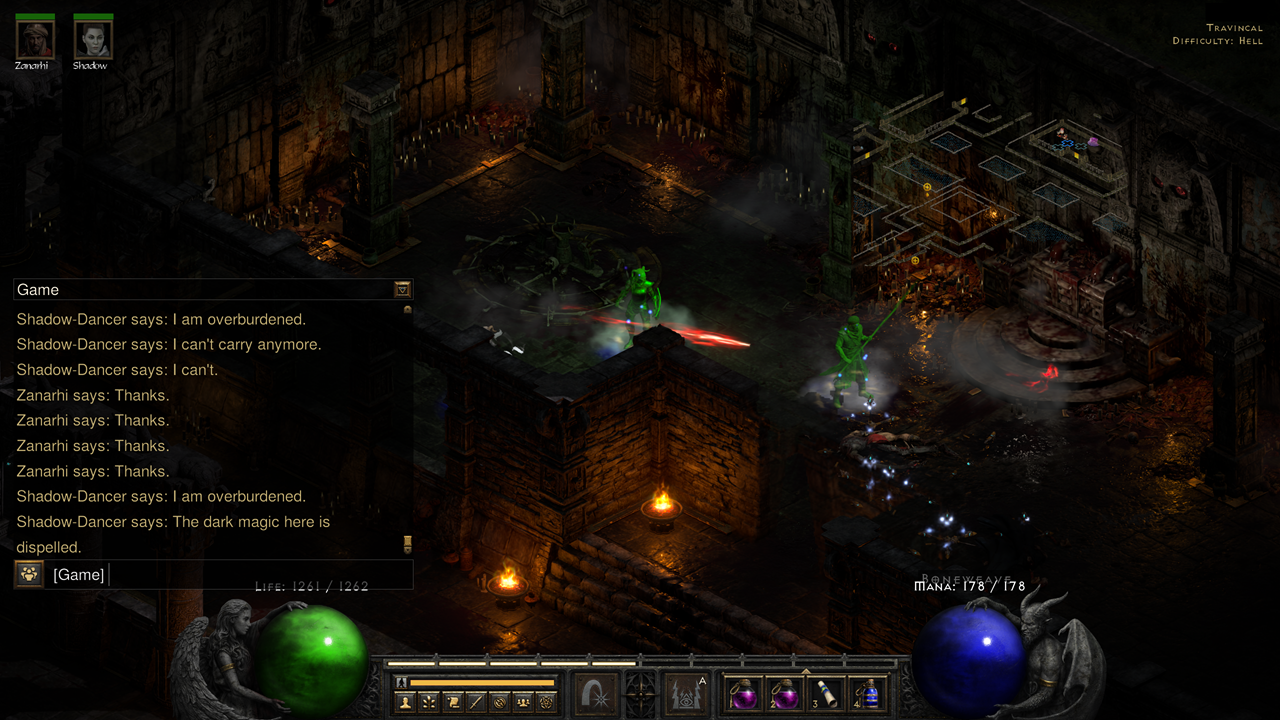1280x720 pixels.
Task: Expand the potion belt with the arrow
Action: [x=806, y=671]
